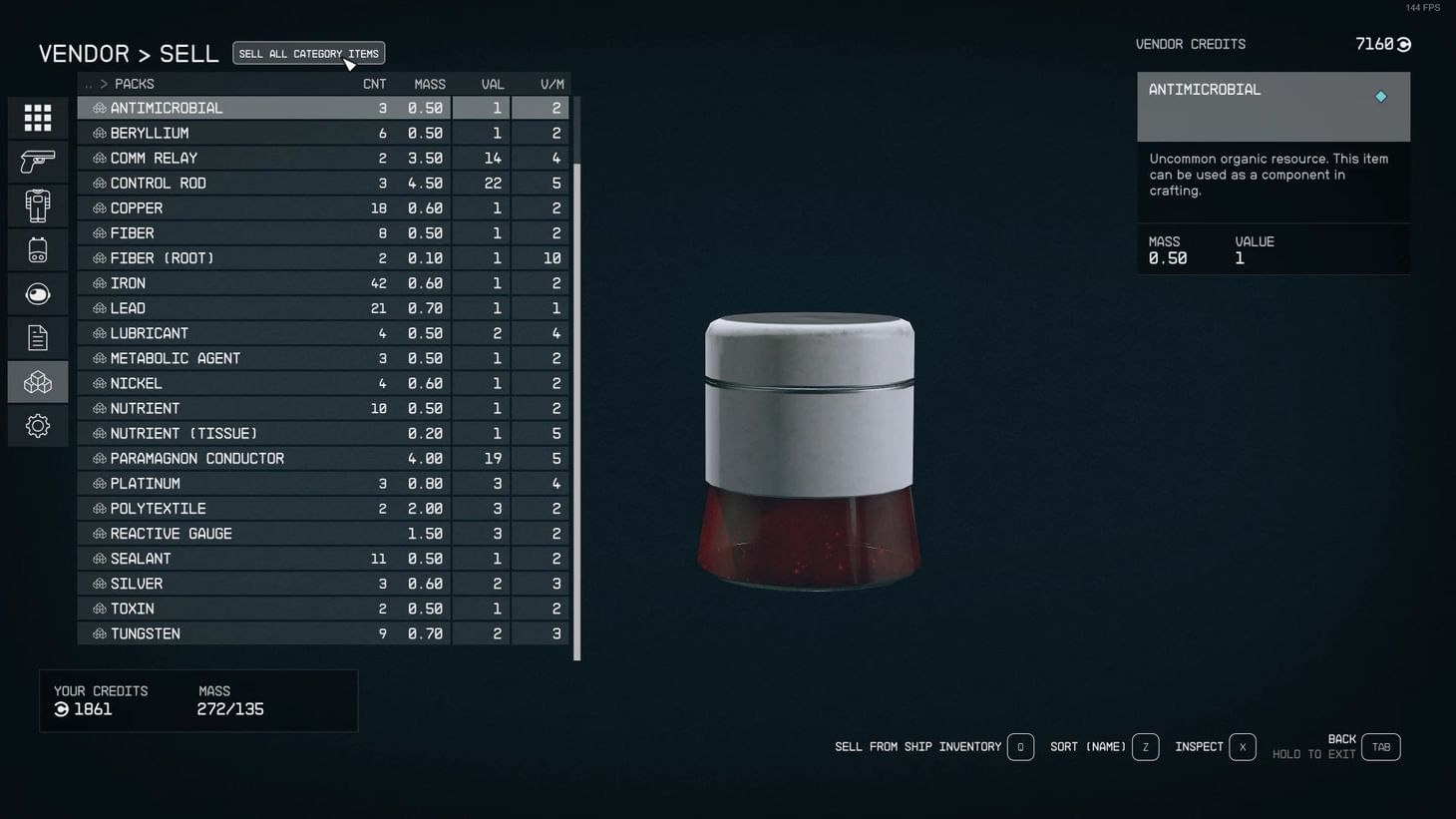Go up a level via the breadcrumb dots

click(x=89, y=84)
